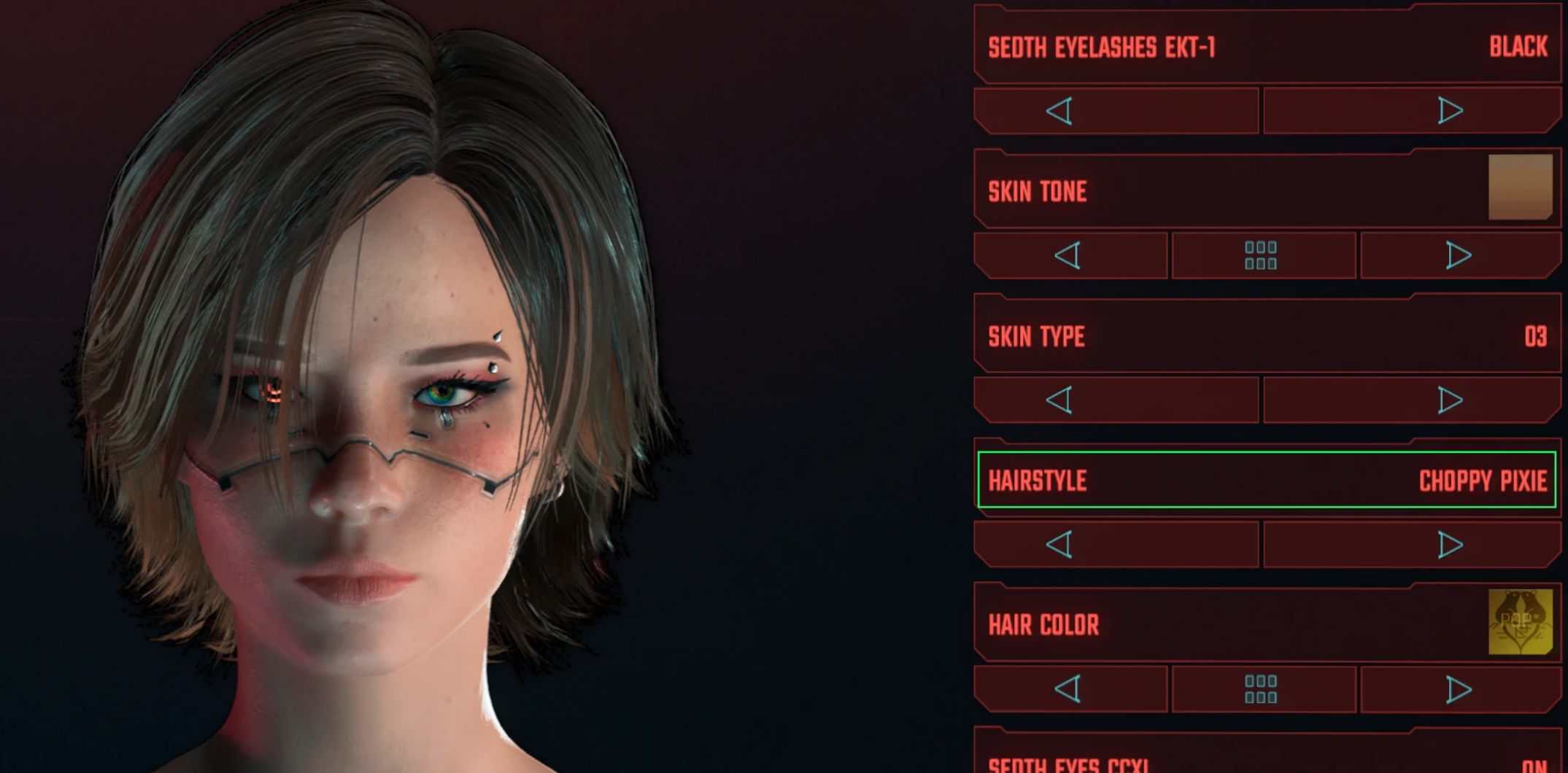Switch to next hair color

click(x=1458, y=689)
